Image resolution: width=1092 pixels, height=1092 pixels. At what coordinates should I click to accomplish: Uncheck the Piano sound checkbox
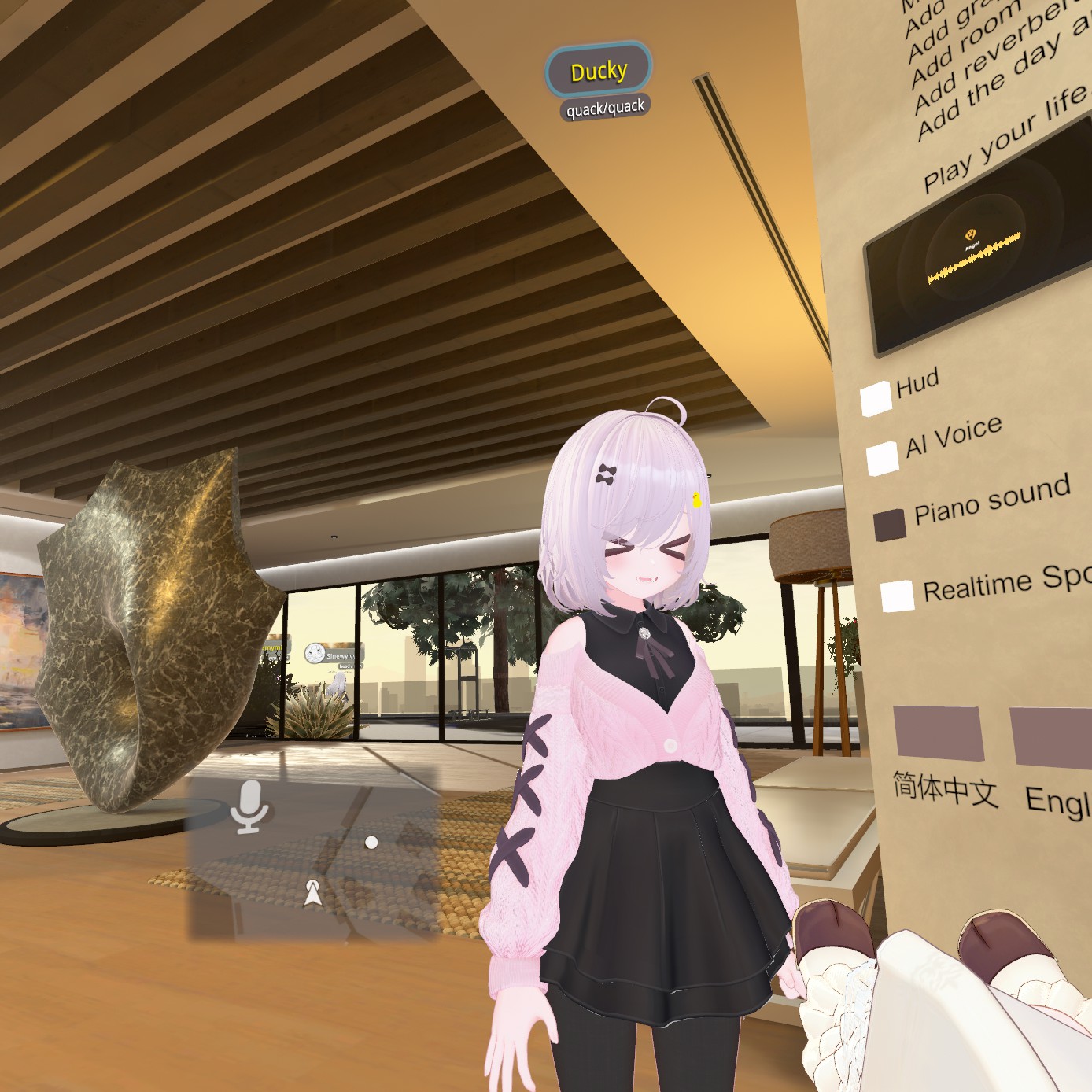[x=889, y=525]
